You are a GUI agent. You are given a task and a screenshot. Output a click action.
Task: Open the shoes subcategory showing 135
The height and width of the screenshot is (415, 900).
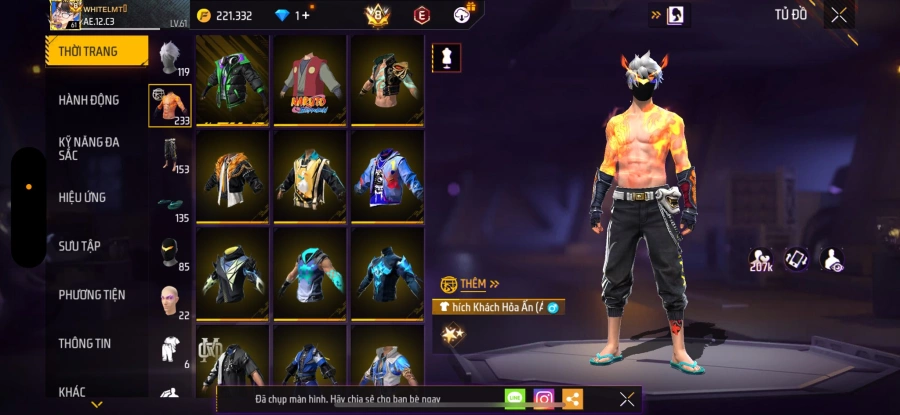(170, 205)
